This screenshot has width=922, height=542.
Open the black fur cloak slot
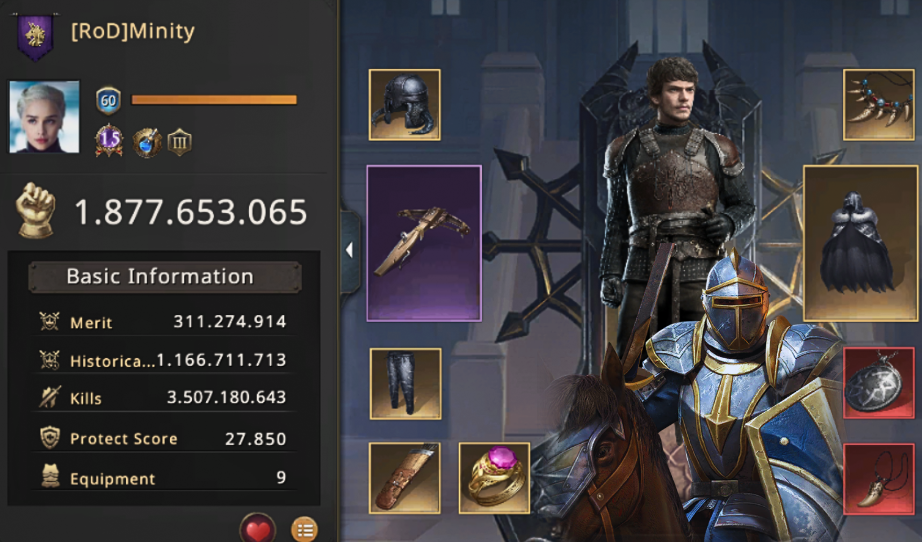[861, 243]
